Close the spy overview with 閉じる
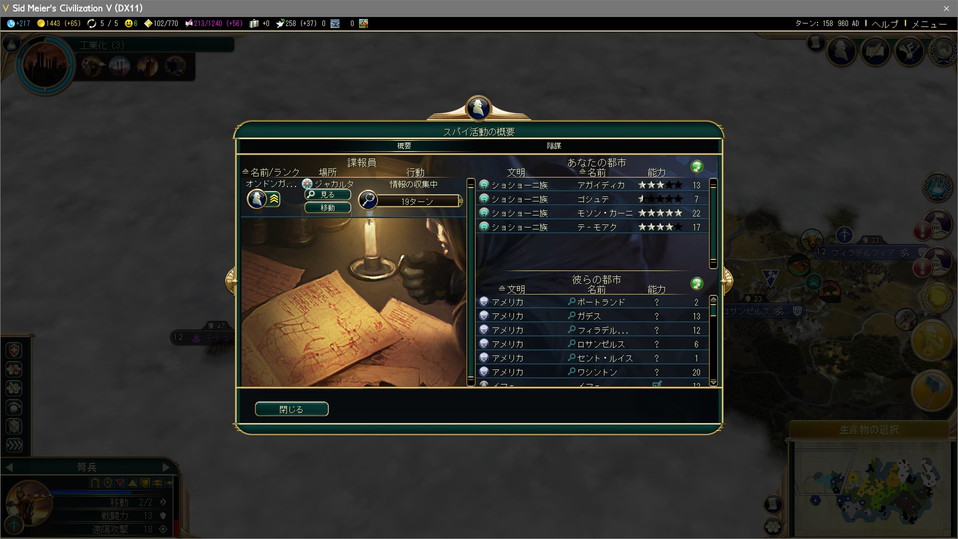The image size is (958, 539). click(x=291, y=409)
